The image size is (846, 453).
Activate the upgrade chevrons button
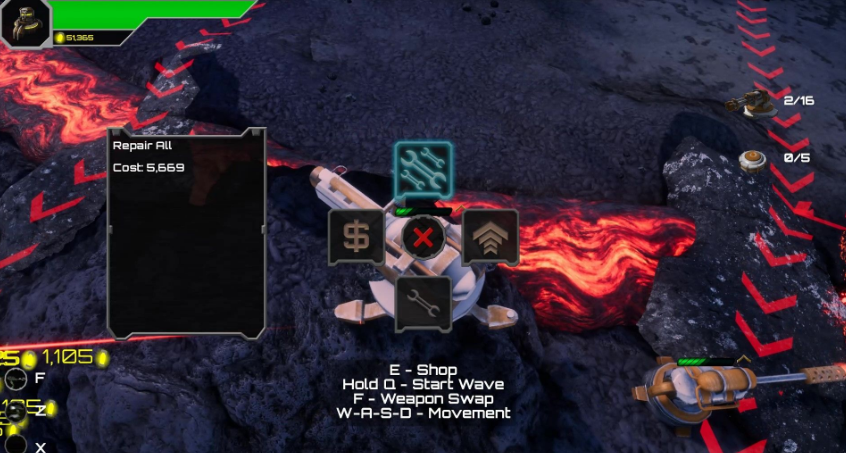[x=490, y=236]
